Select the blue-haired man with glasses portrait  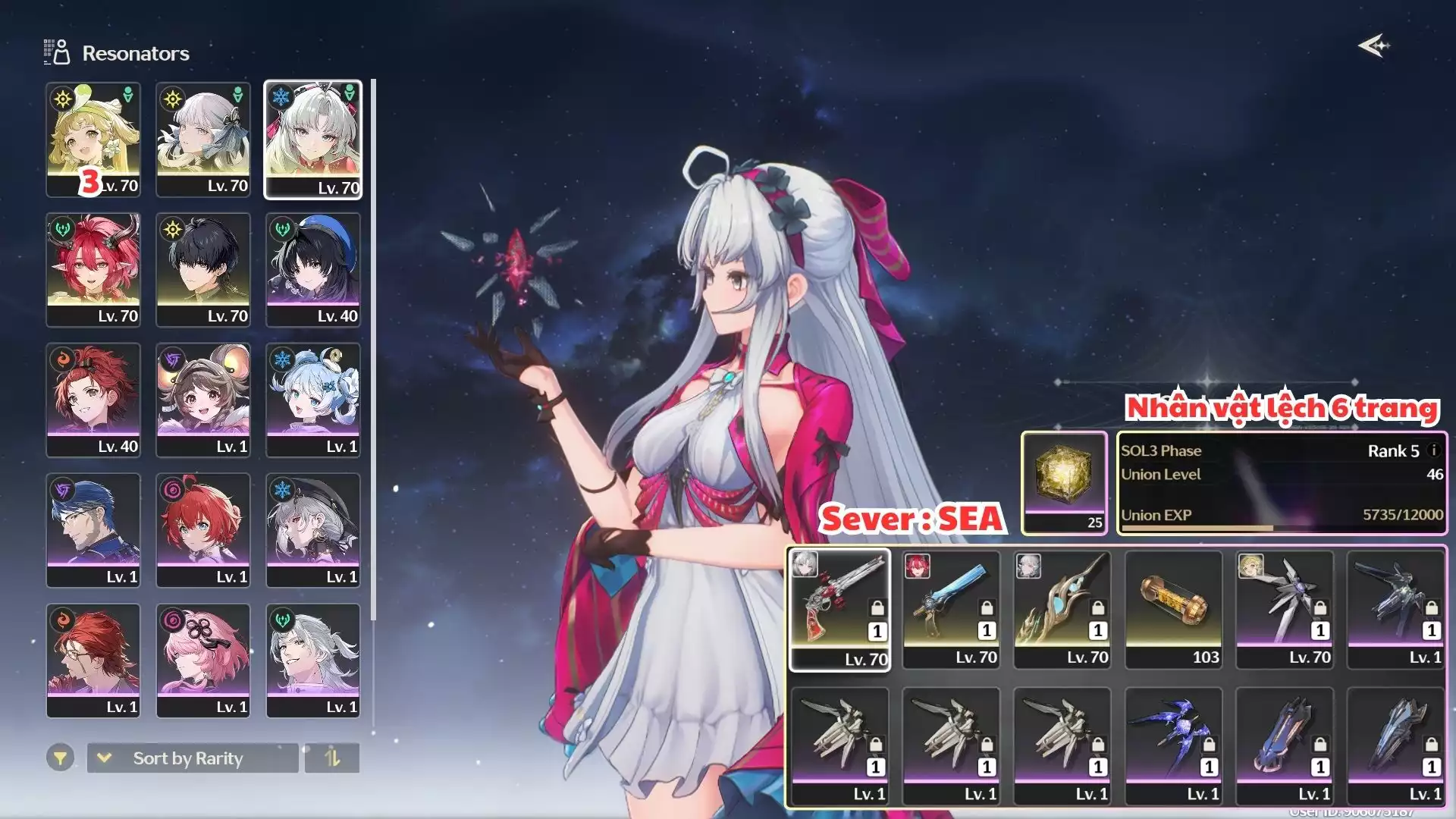tap(93, 530)
